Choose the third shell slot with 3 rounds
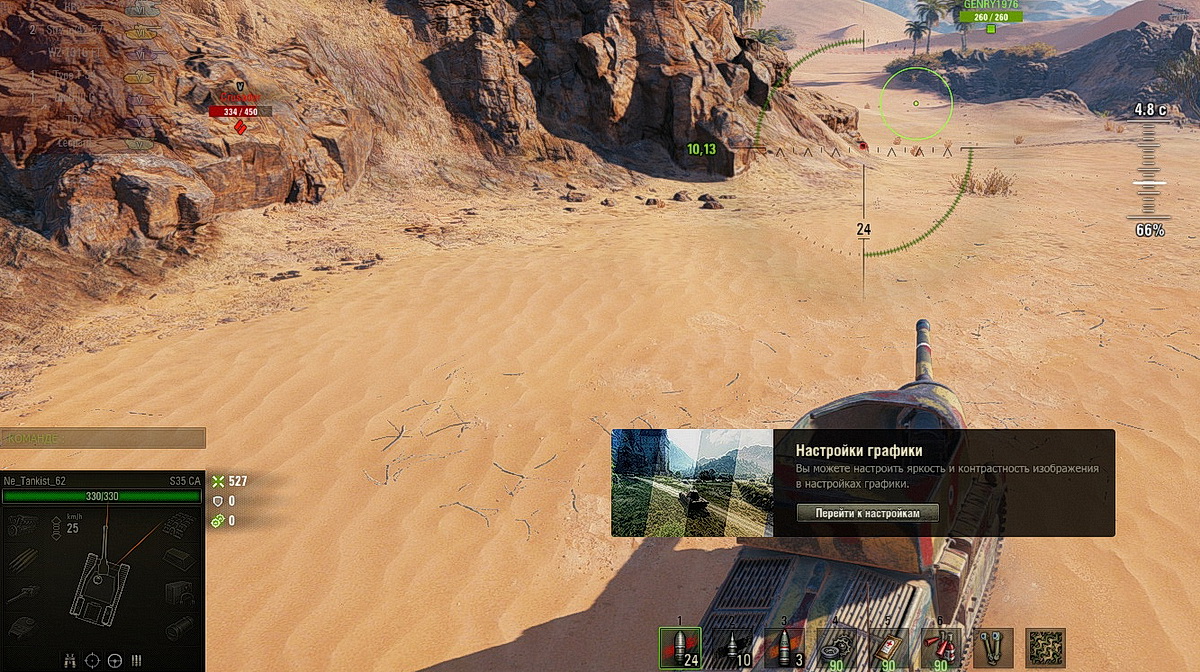Screen dimensions: 1200x672 784,648
